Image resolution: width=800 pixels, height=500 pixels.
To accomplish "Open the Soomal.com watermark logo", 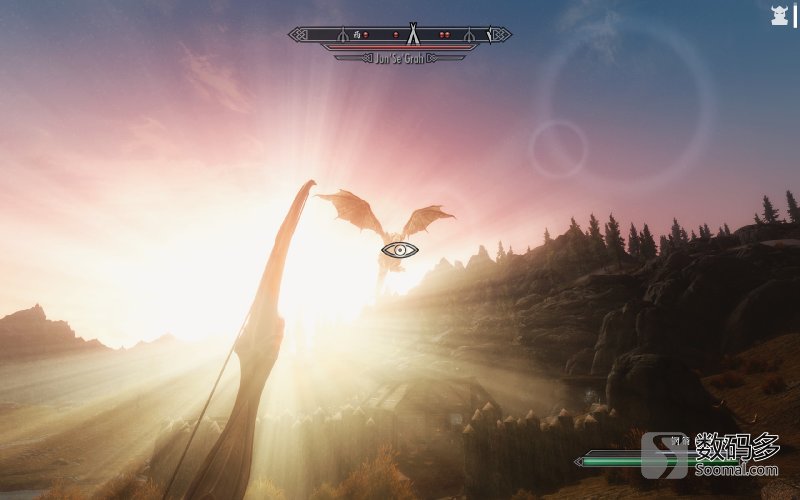I will [712, 454].
